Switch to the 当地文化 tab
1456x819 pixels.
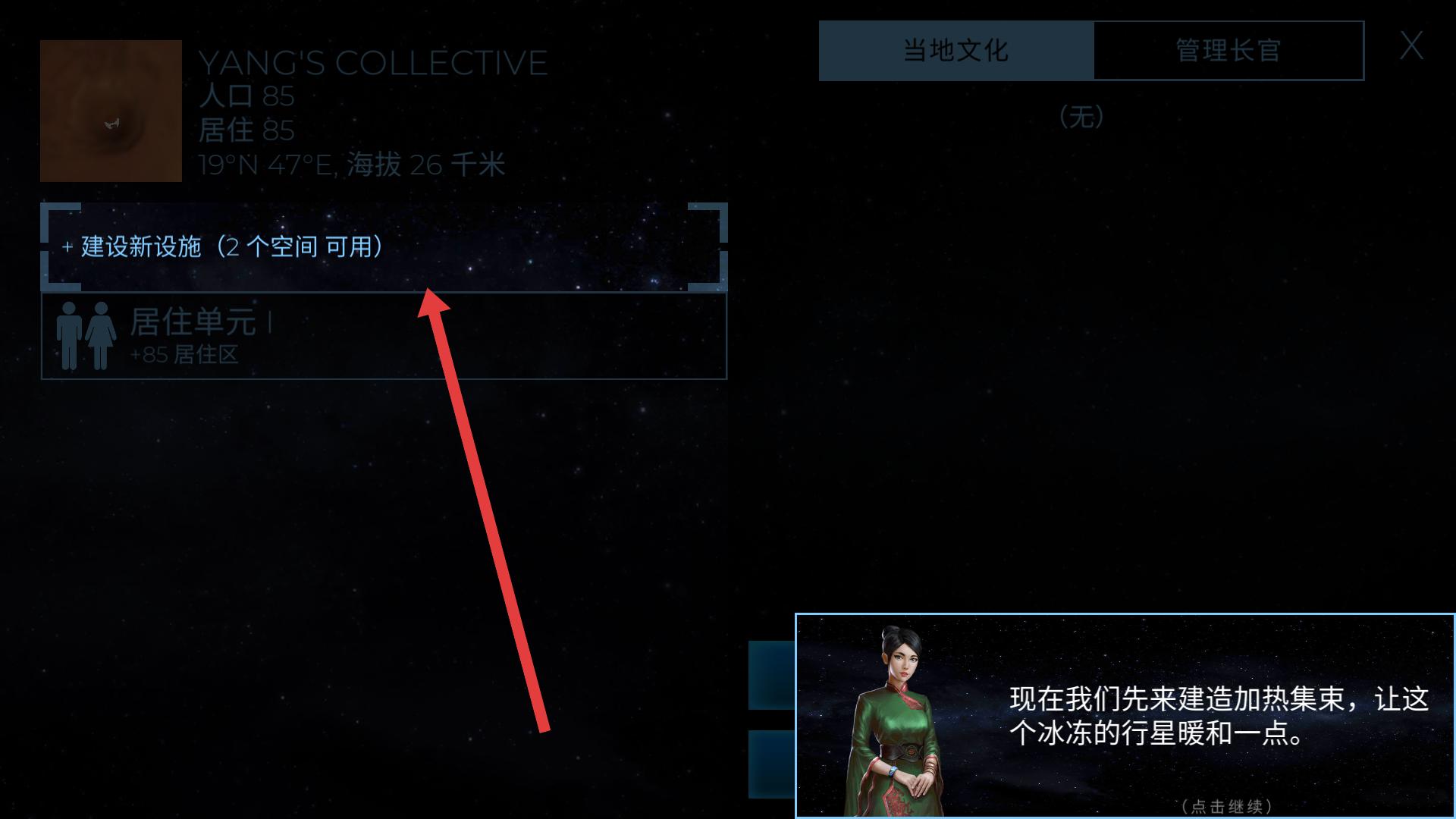point(955,50)
